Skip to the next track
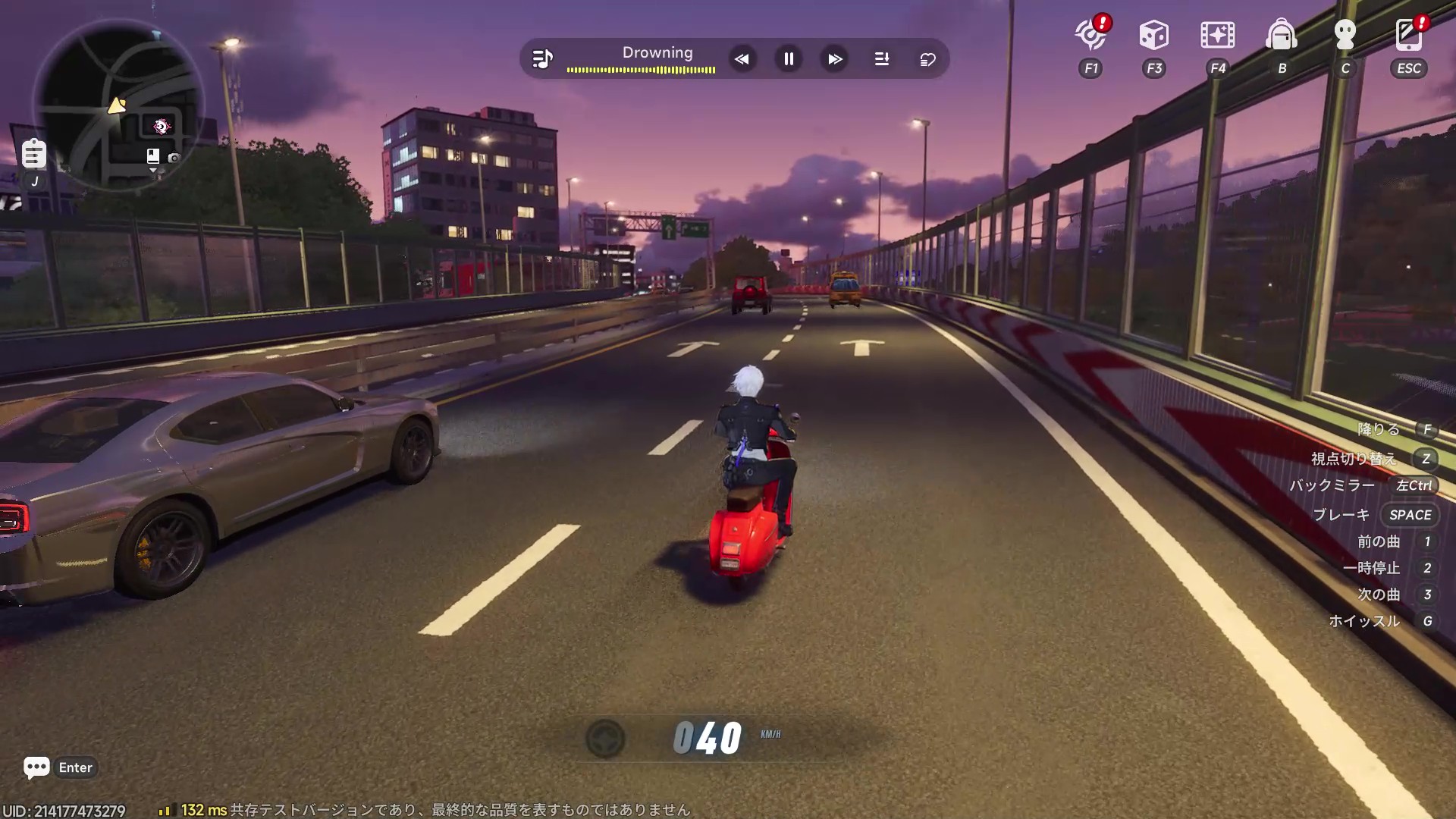 coord(835,59)
